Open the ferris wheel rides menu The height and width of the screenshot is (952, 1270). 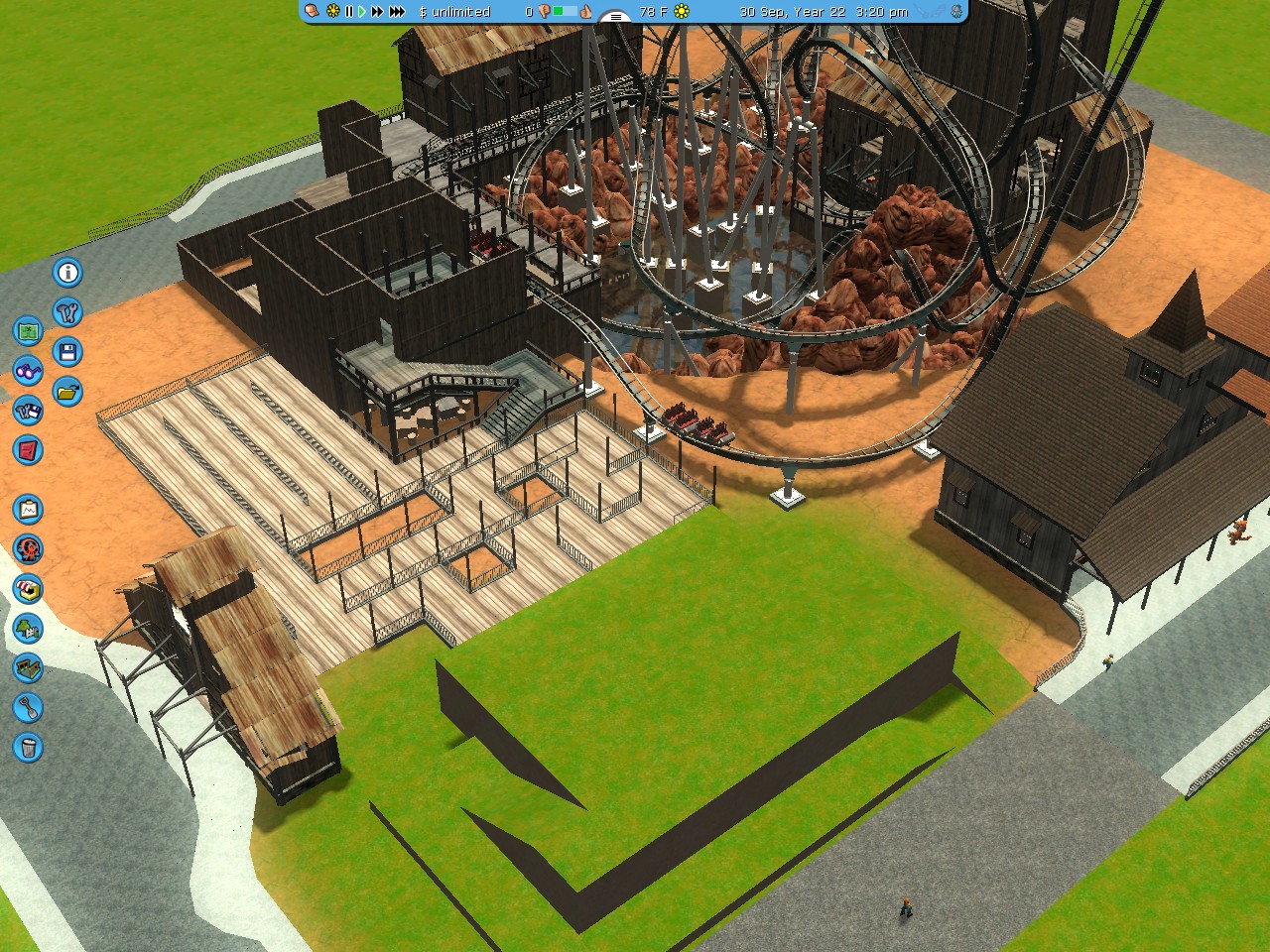click(x=28, y=549)
